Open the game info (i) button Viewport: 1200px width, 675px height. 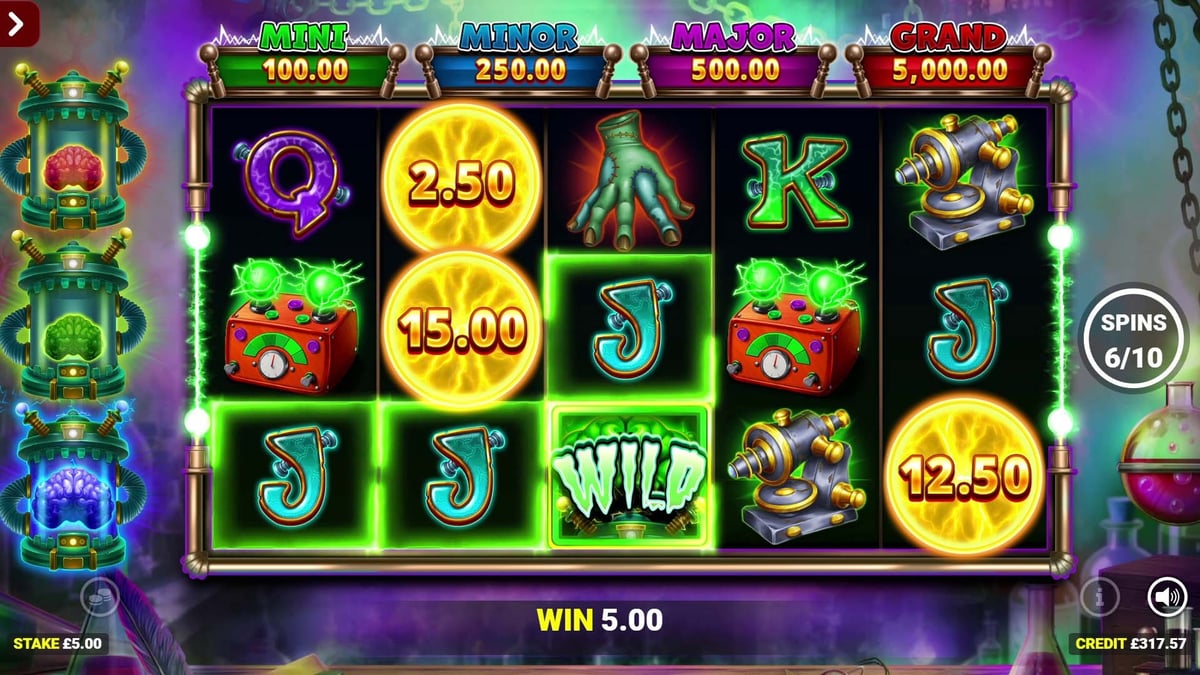coord(1099,598)
